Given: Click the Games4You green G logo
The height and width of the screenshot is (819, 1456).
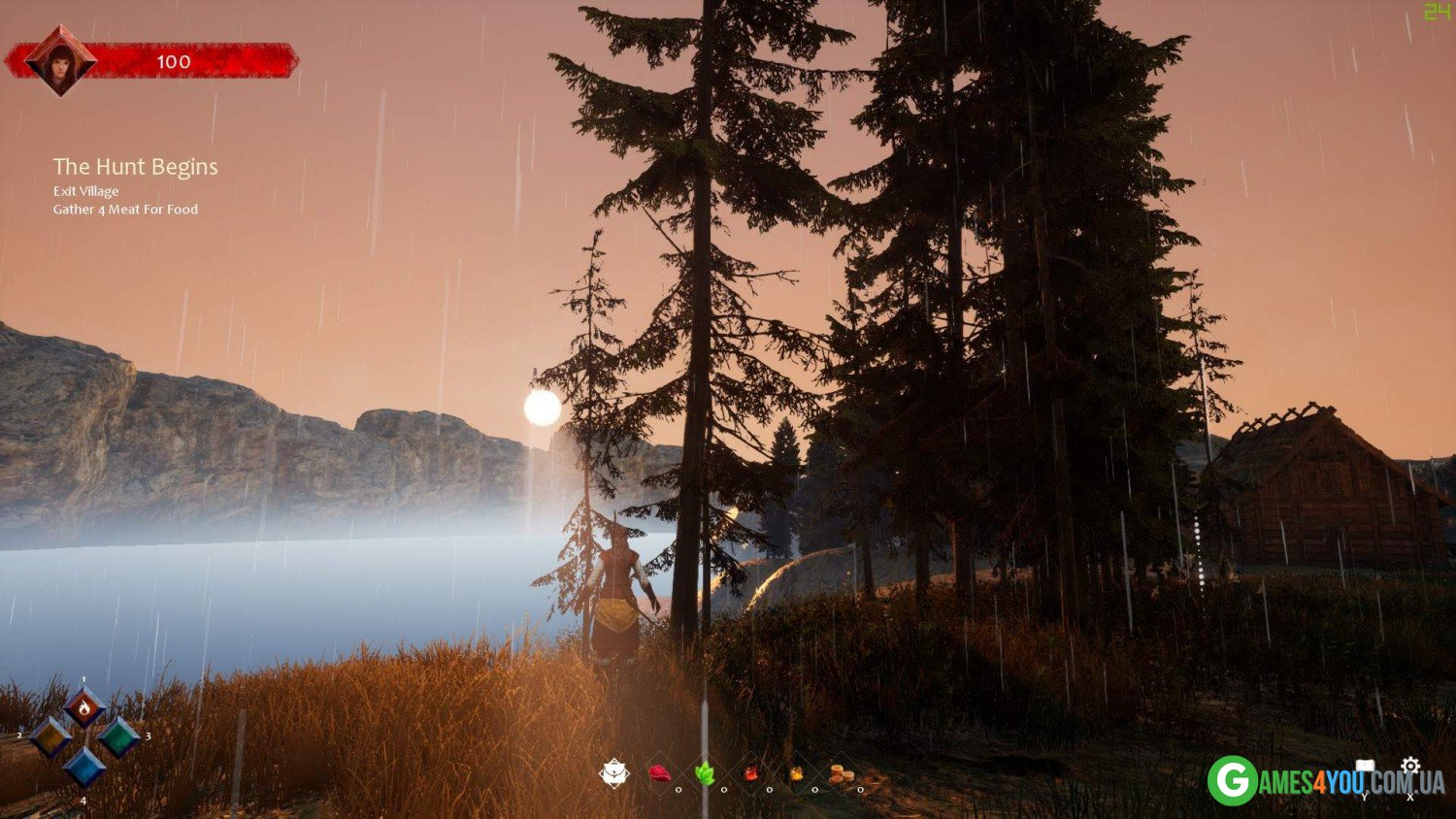Looking at the screenshot, I should tap(1233, 780).
